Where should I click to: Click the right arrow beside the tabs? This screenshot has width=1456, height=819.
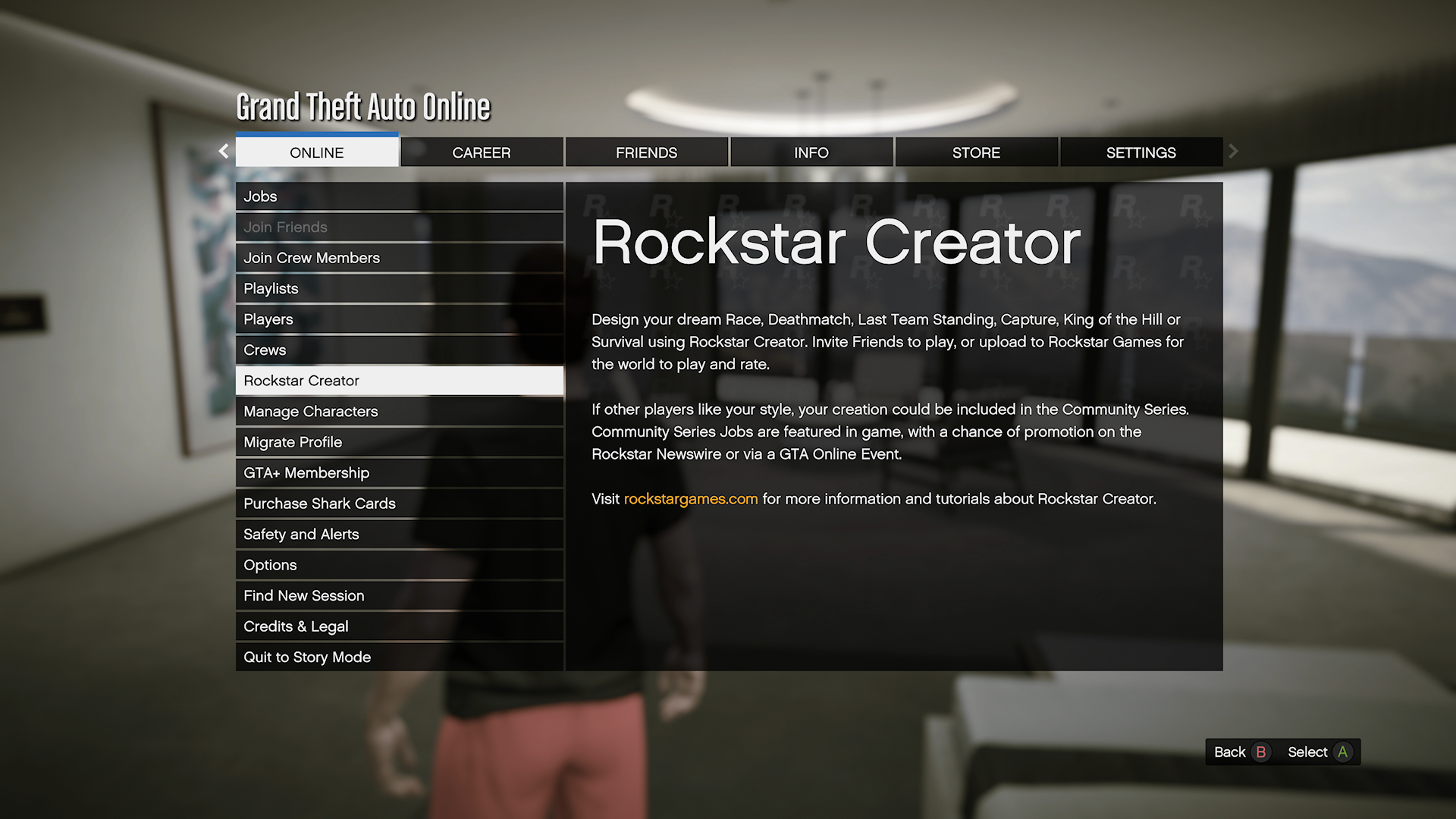click(1233, 152)
